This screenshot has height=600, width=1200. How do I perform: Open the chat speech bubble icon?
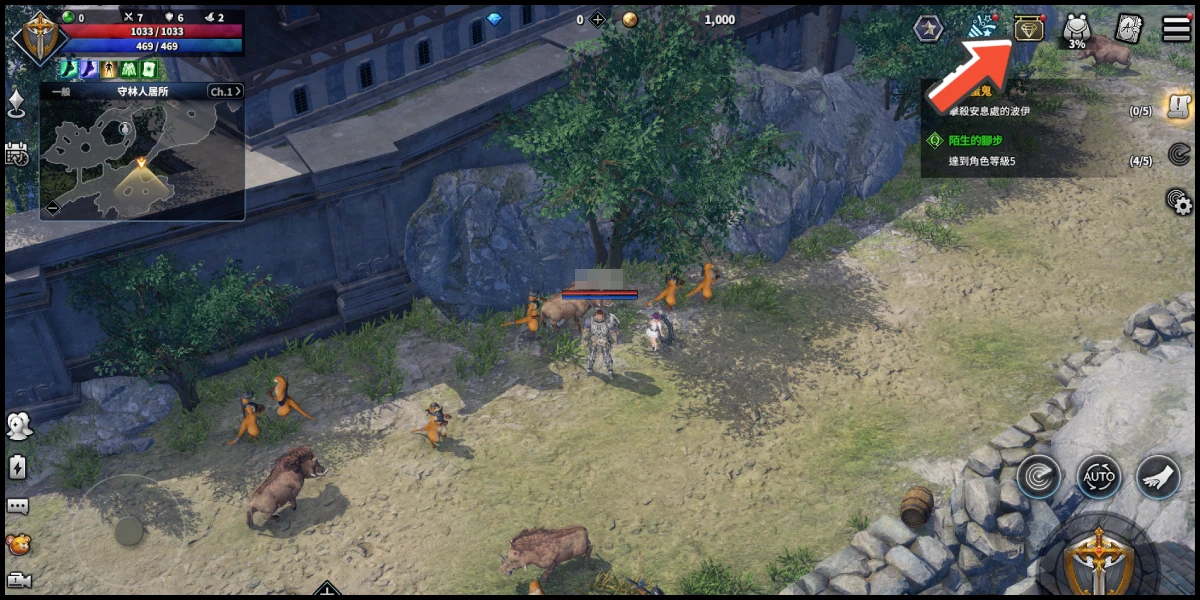tap(17, 506)
